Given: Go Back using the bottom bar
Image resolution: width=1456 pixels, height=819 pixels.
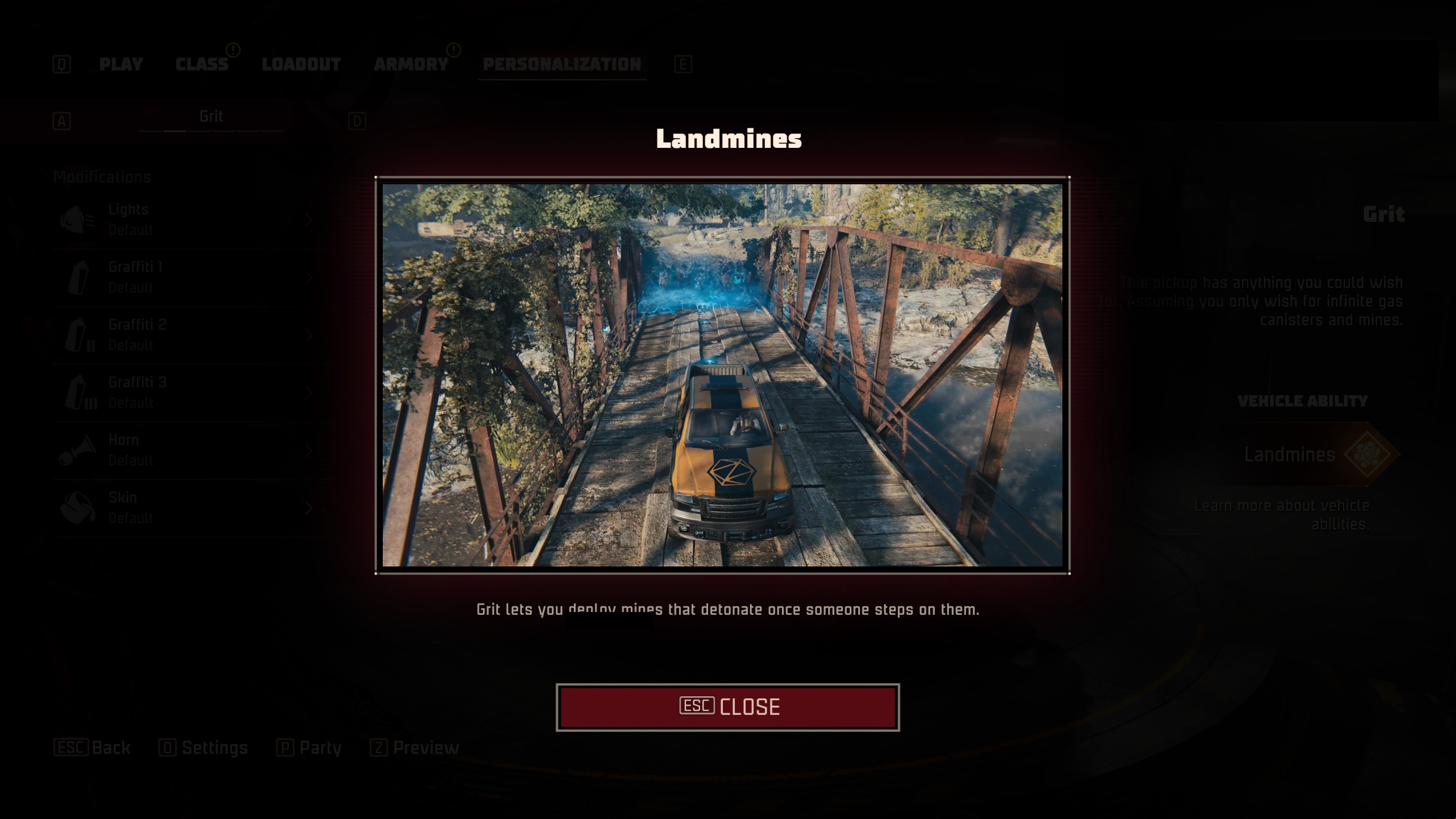Looking at the screenshot, I should pyautogui.click(x=92, y=747).
